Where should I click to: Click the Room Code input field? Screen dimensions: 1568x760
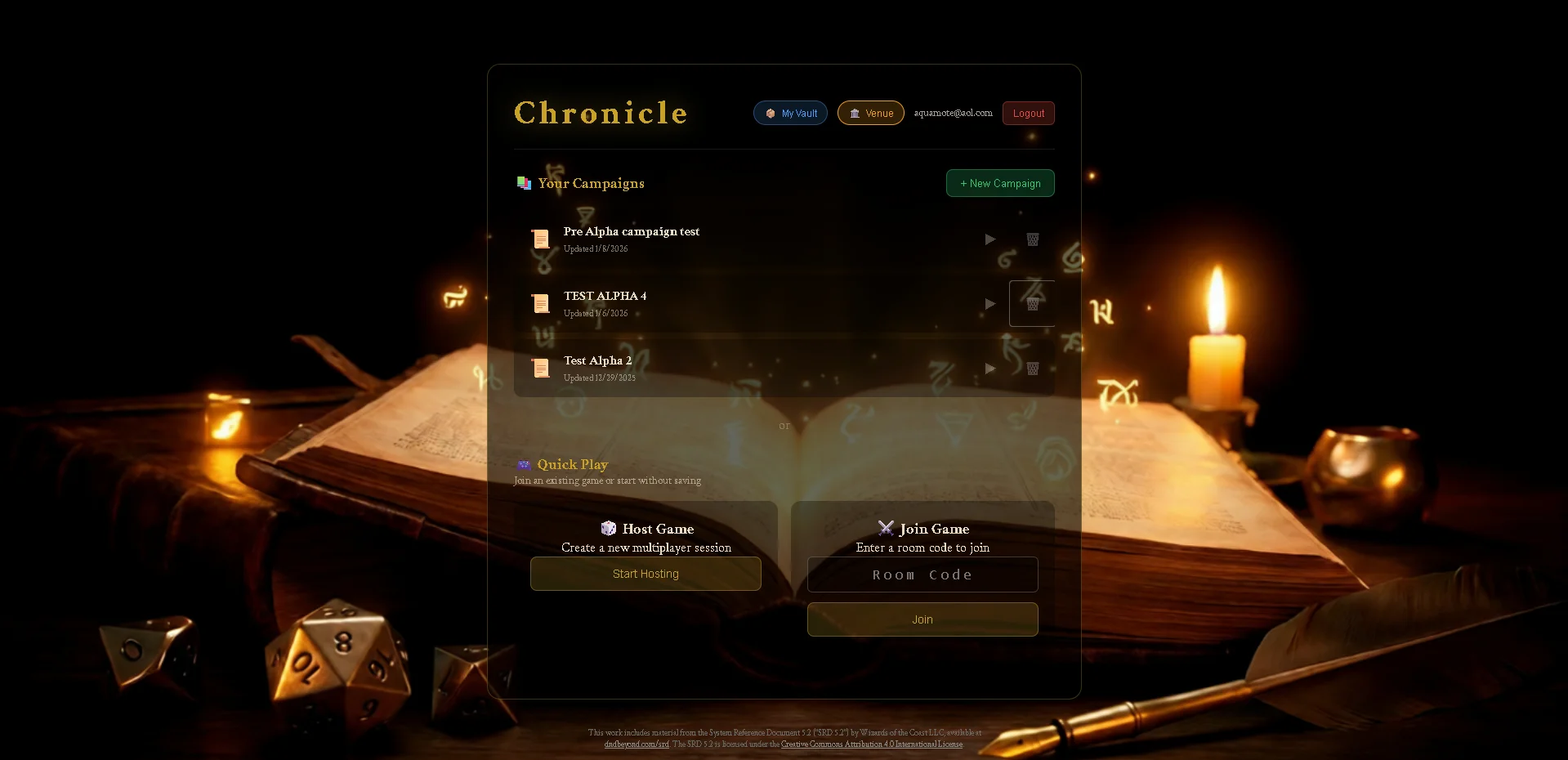click(x=922, y=574)
